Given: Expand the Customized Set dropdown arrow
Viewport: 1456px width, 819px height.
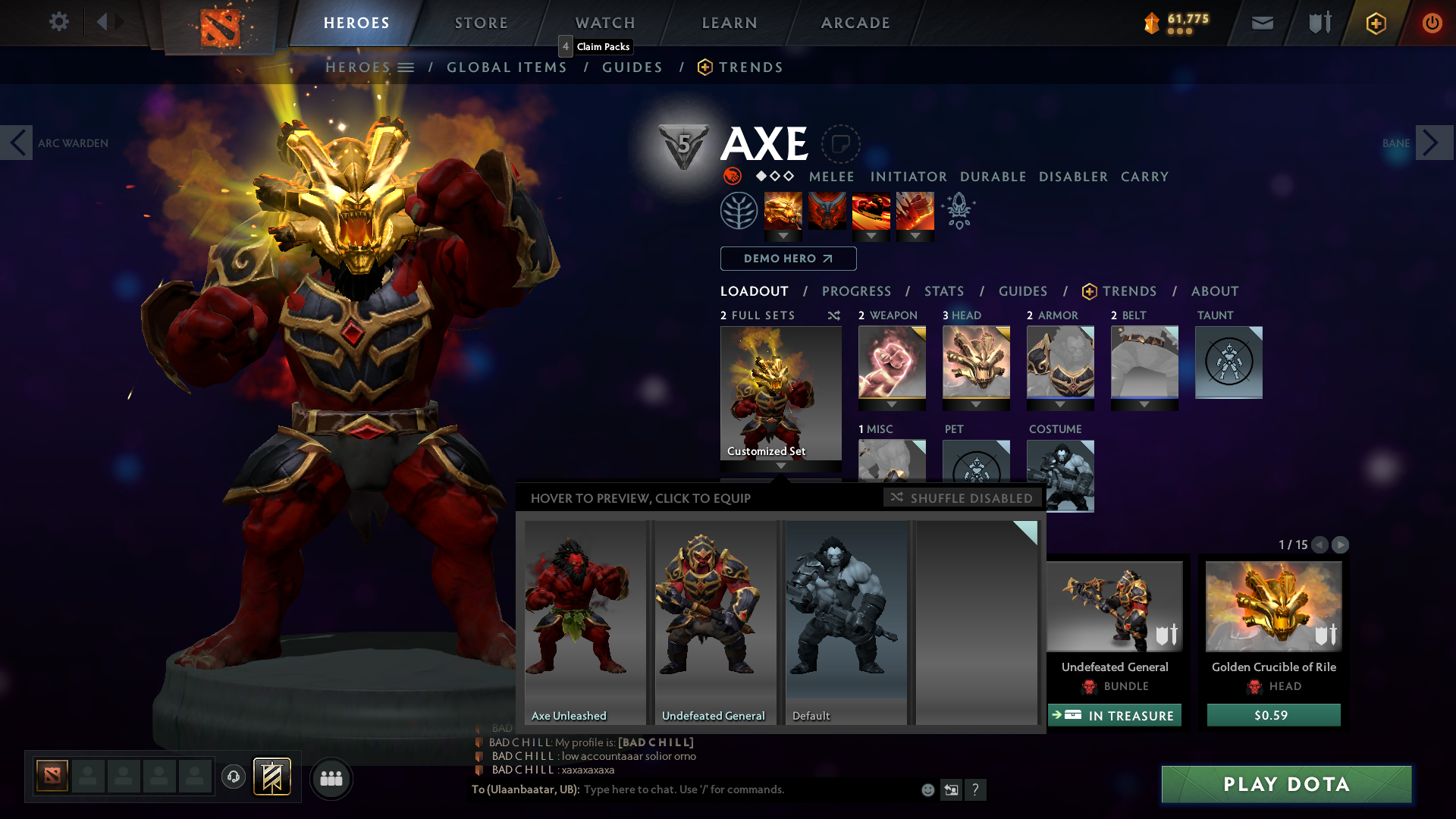Looking at the screenshot, I should (781, 466).
